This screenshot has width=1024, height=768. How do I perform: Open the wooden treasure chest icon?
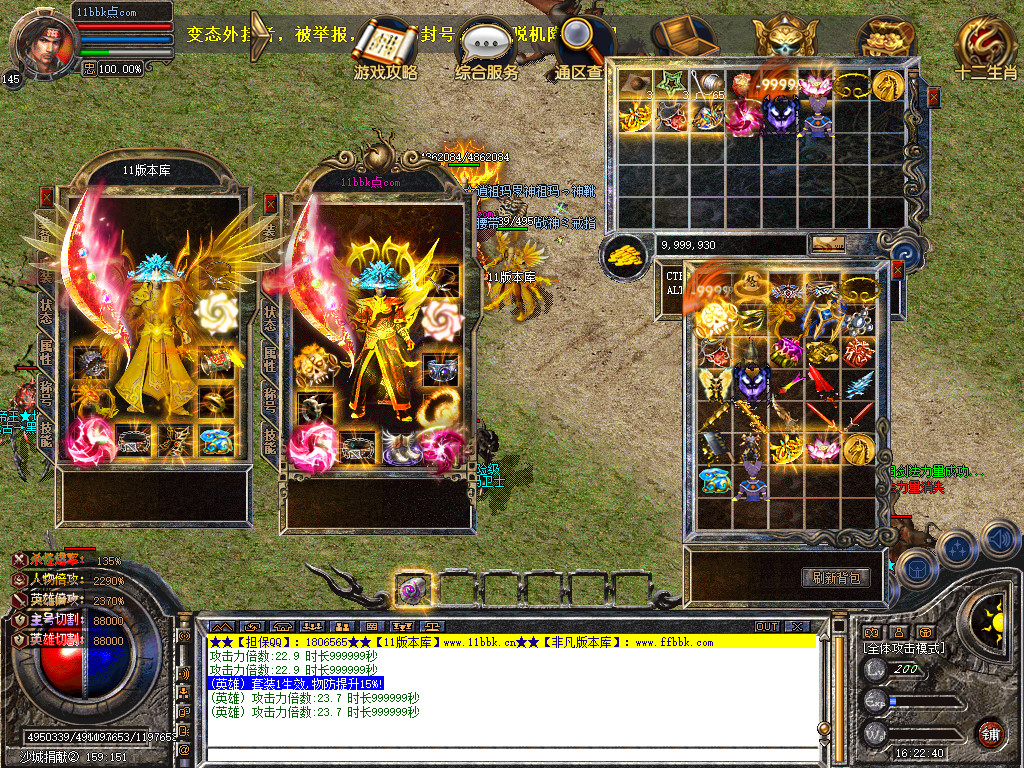click(x=683, y=37)
